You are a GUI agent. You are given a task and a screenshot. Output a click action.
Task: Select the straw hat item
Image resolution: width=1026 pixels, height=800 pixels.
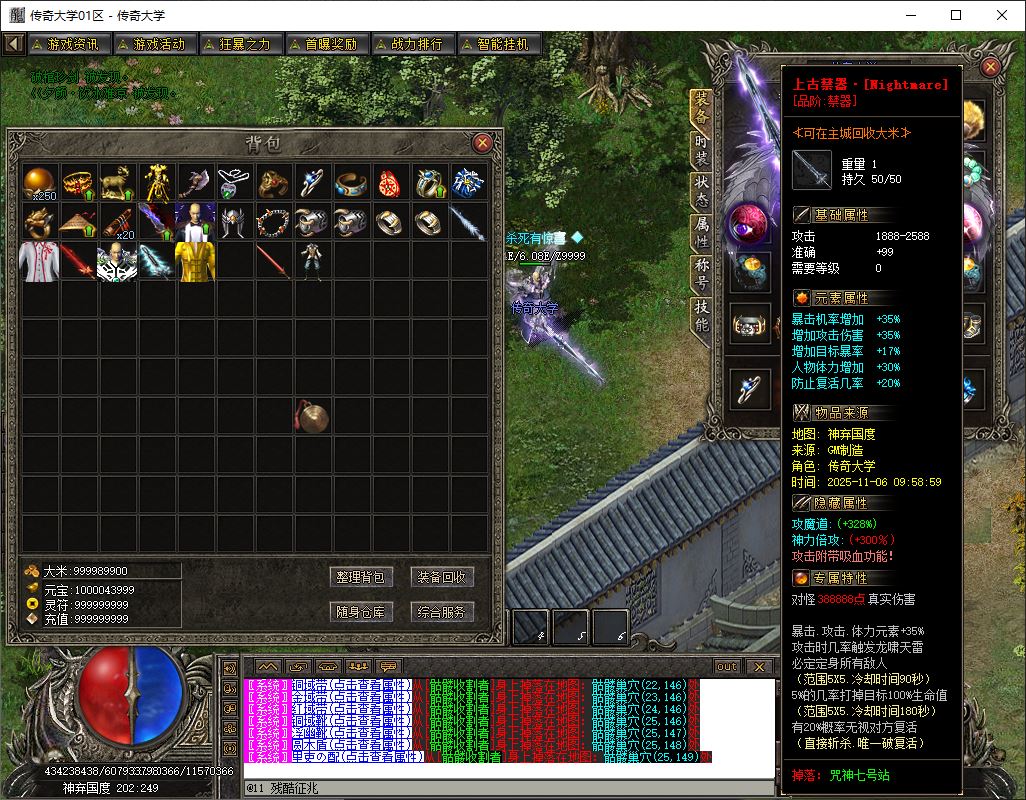(x=80, y=221)
